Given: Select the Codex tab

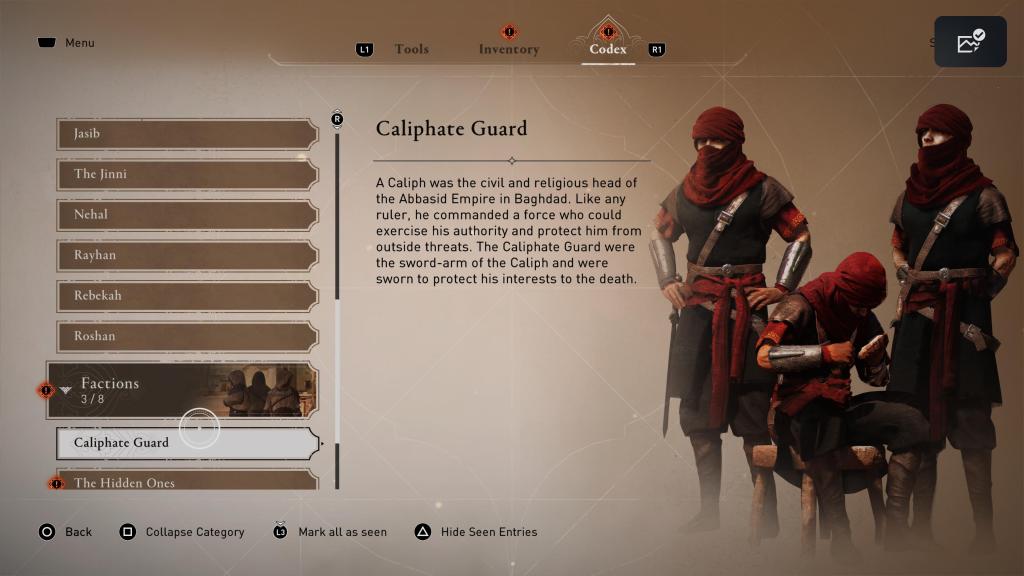Looking at the screenshot, I should tap(607, 49).
